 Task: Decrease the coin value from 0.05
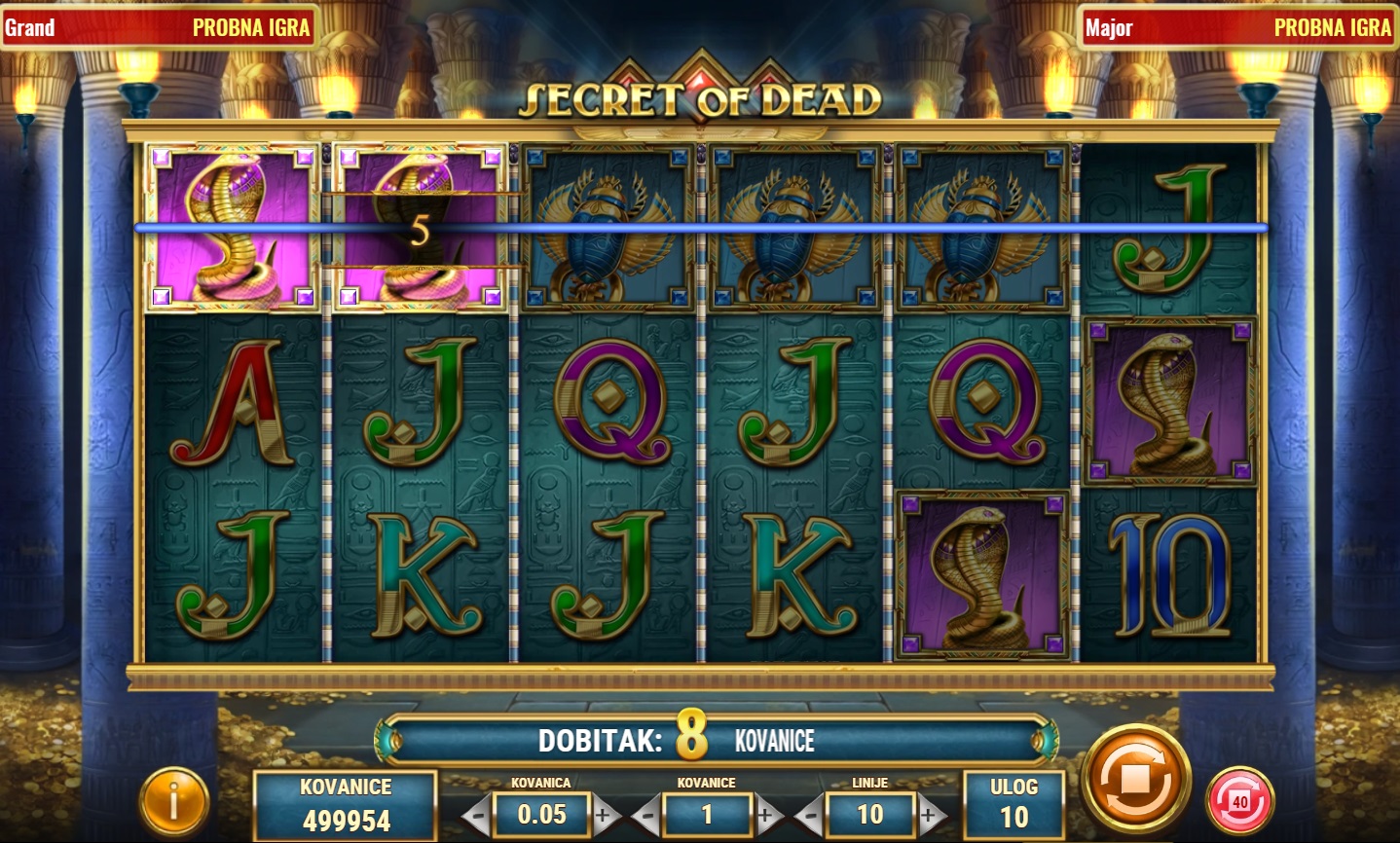(477, 816)
